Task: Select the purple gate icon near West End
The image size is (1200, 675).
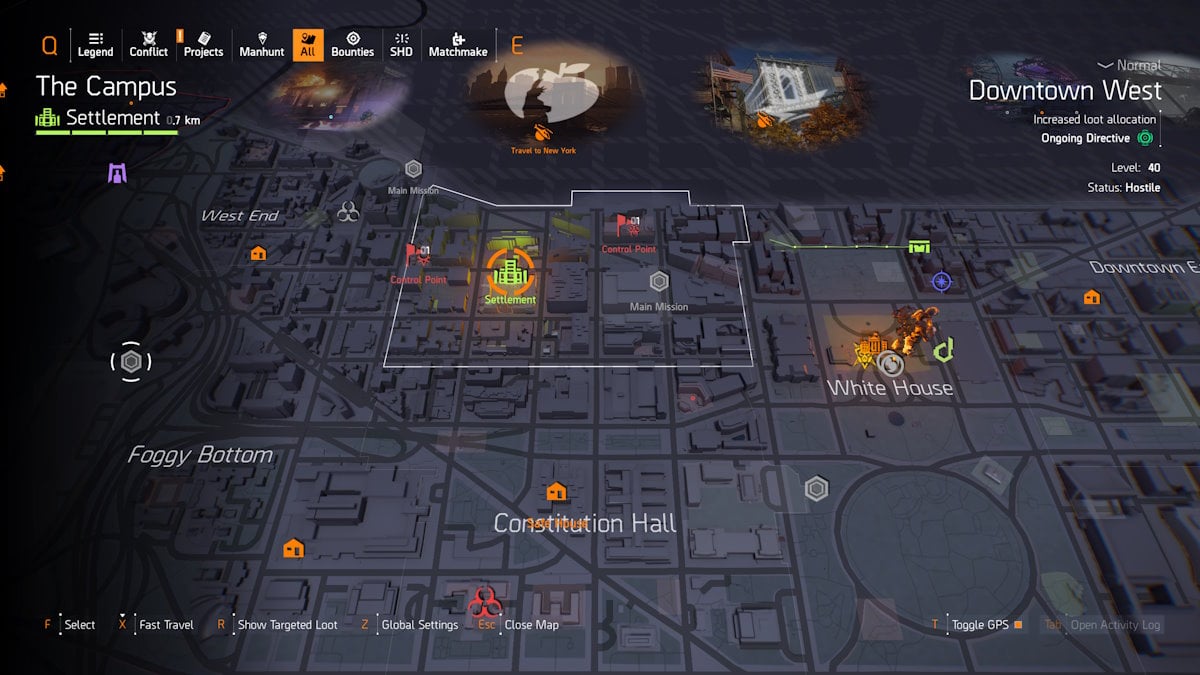Action: click(118, 173)
